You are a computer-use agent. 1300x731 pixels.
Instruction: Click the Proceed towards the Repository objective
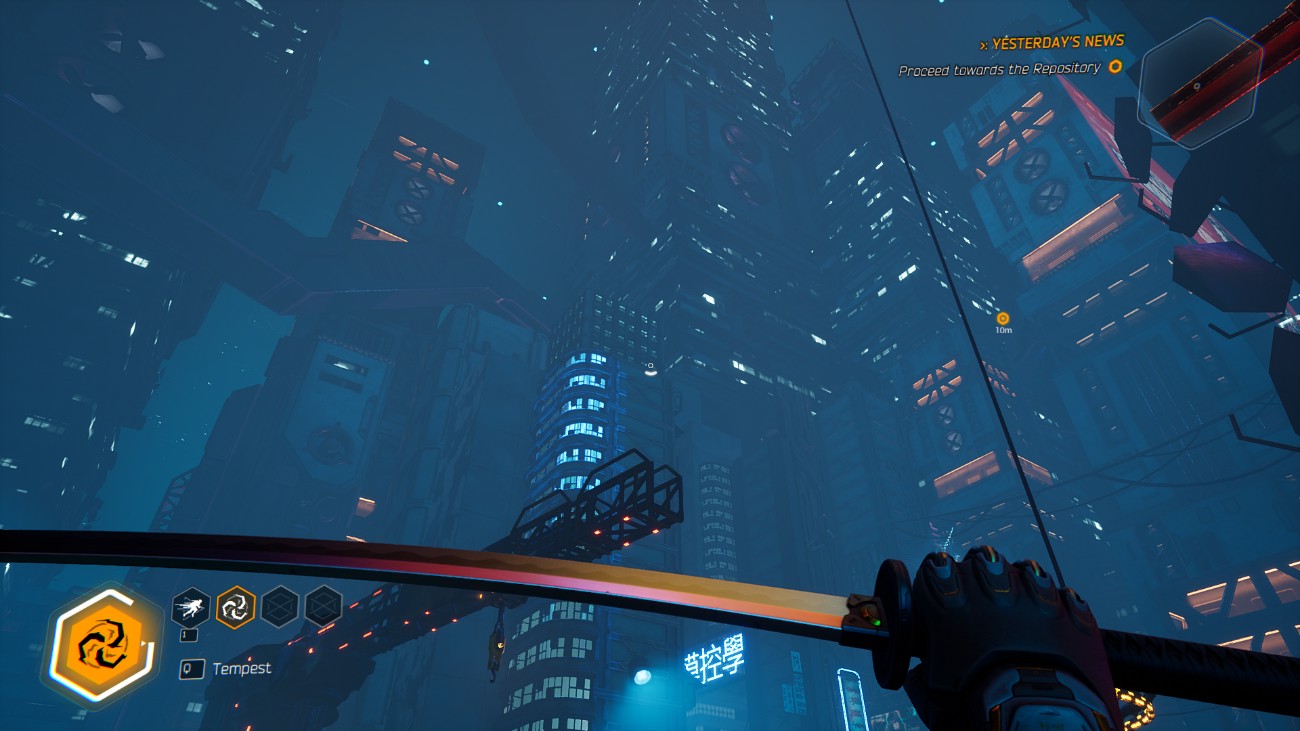point(999,69)
